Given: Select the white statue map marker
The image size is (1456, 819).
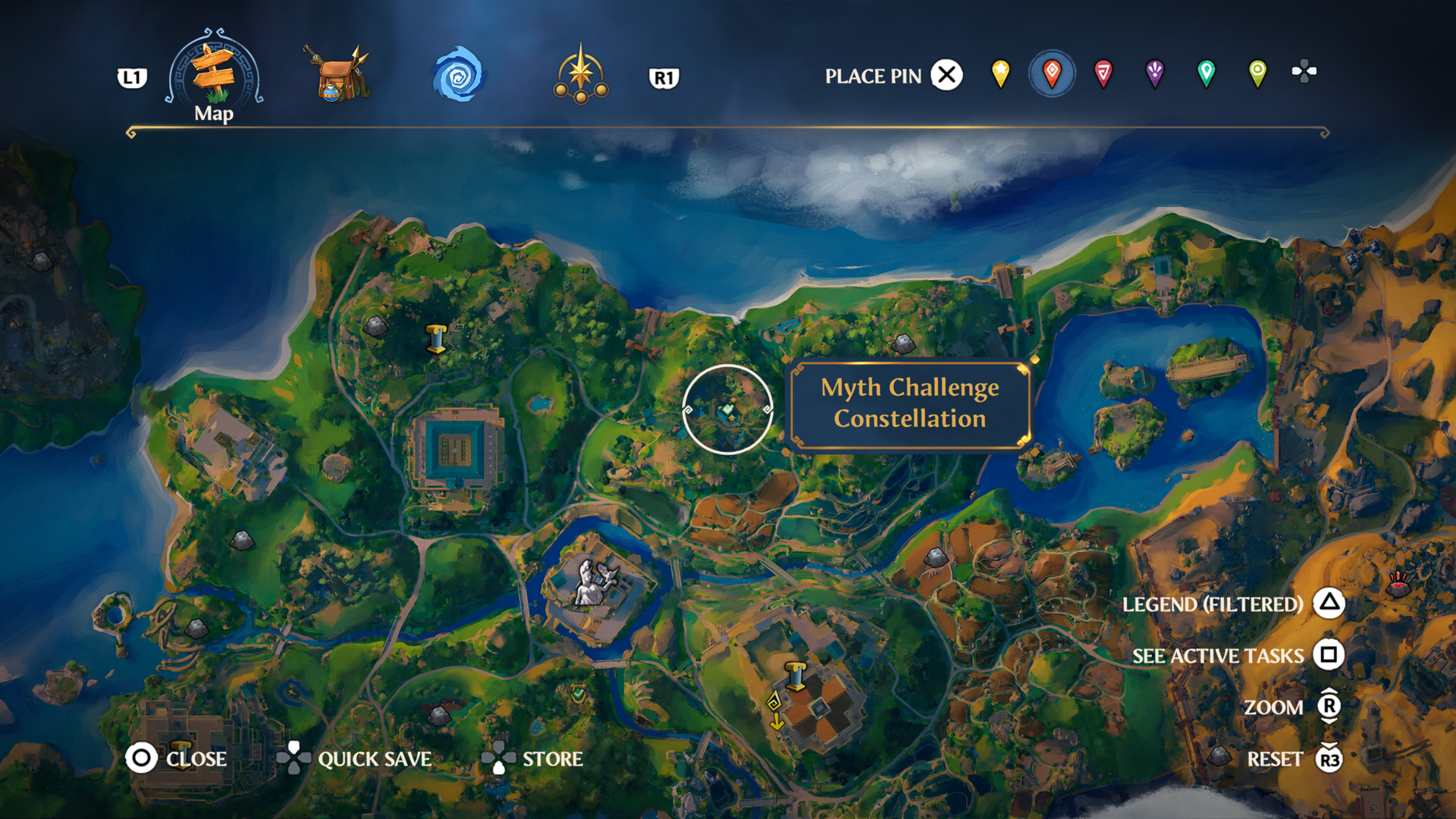Looking at the screenshot, I should coord(593,582).
